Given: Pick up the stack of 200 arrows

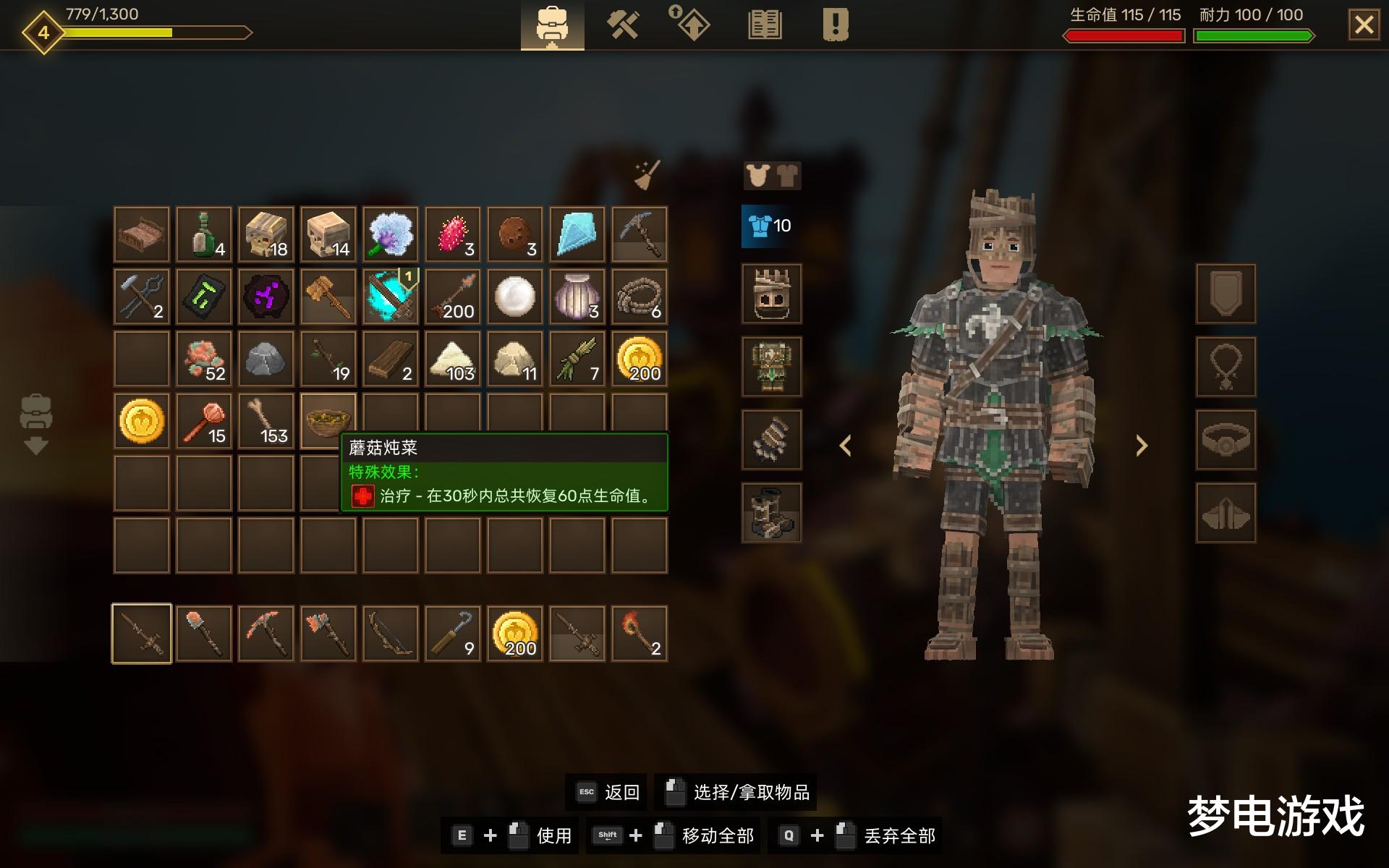Looking at the screenshot, I should (x=453, y=297).
